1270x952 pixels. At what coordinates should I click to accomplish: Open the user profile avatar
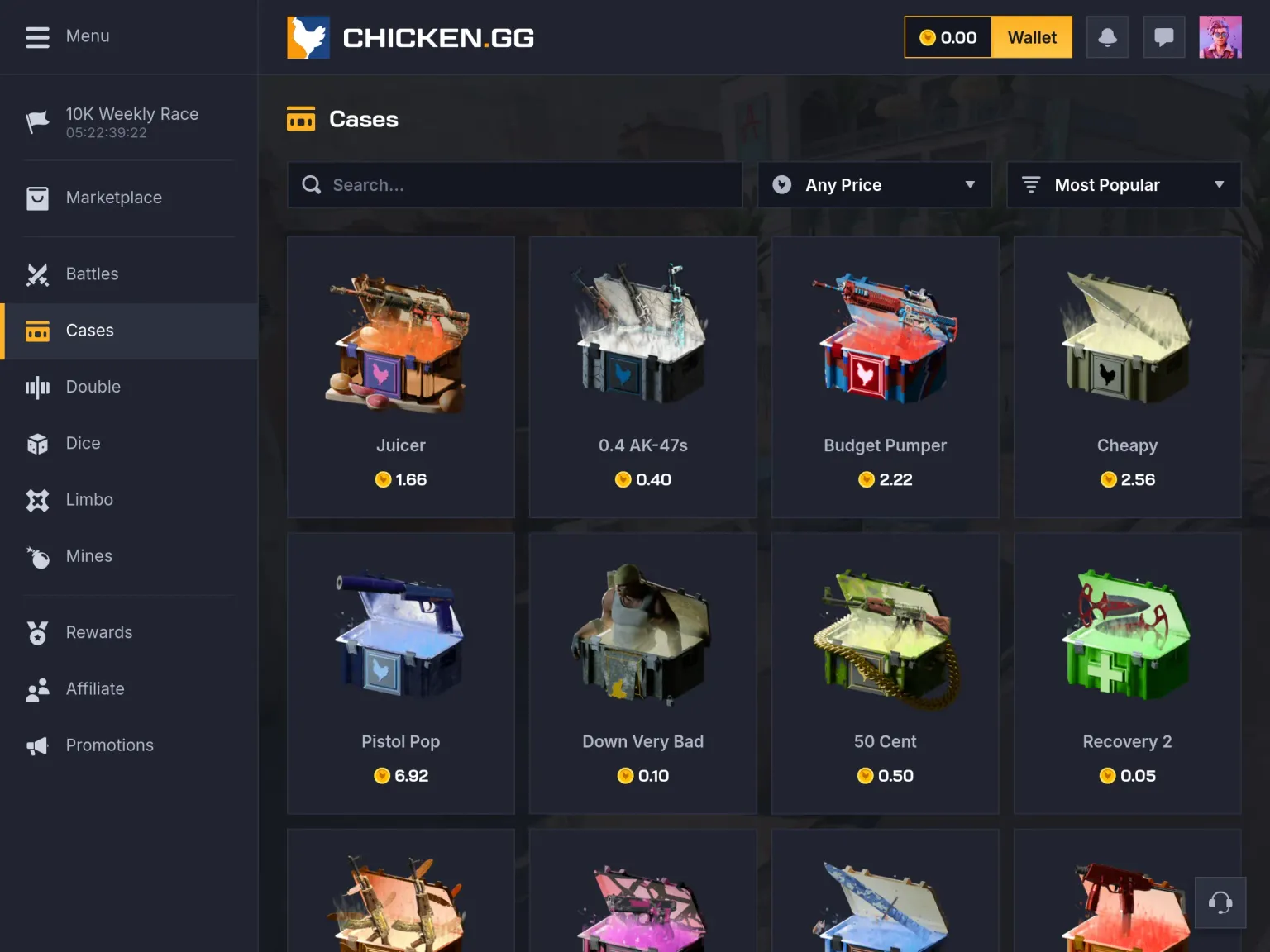[1220, 37]
